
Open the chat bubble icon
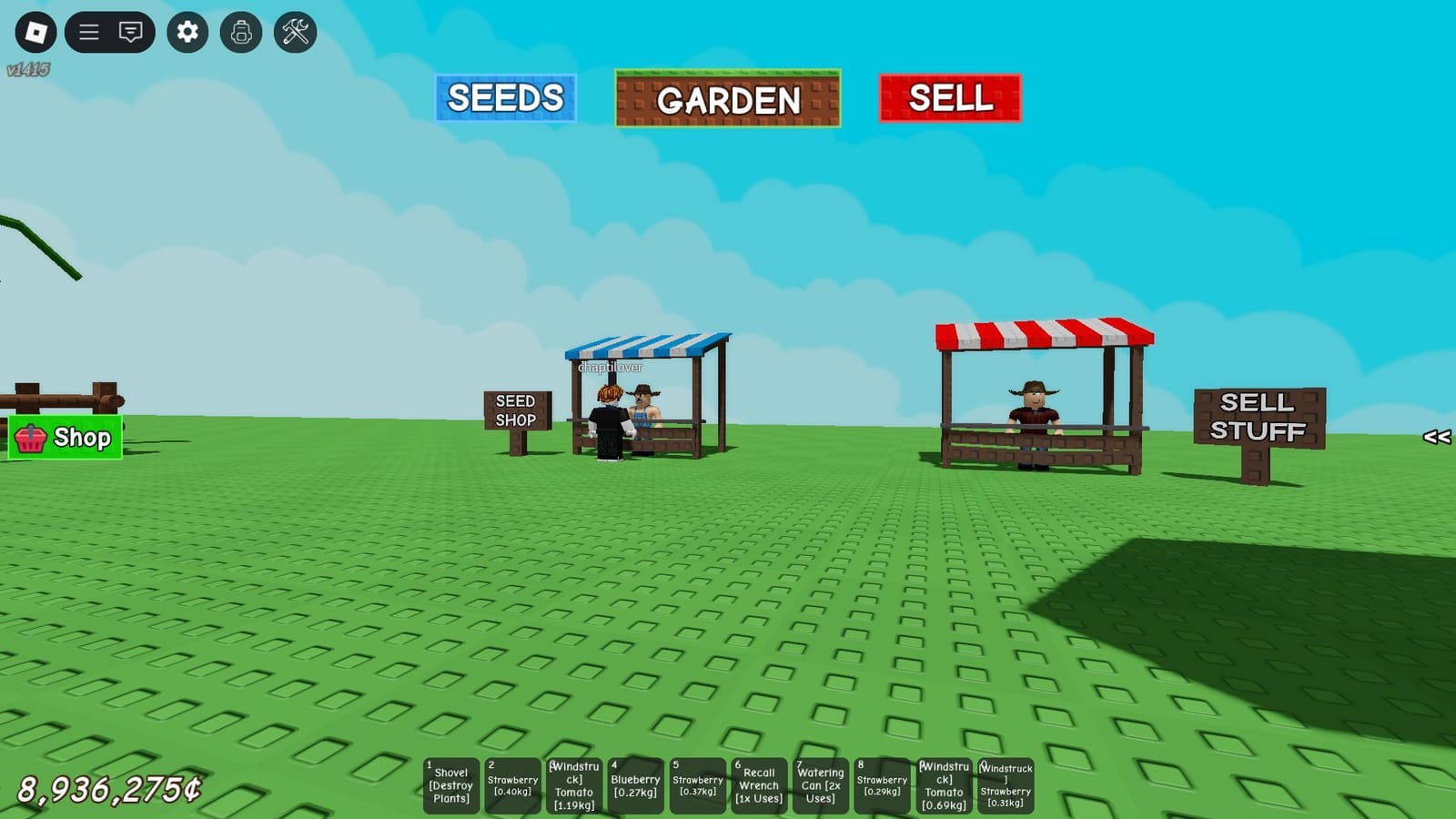[130, 30]
